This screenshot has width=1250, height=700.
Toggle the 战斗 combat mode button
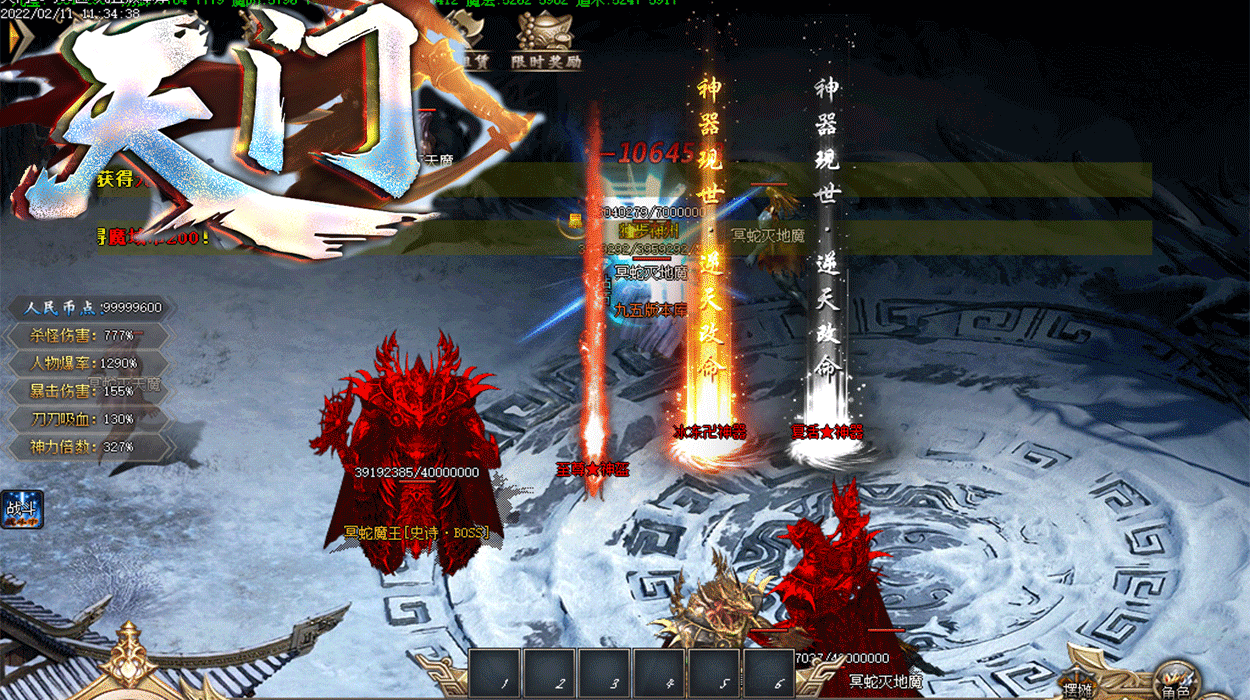[x=22, y=509]
